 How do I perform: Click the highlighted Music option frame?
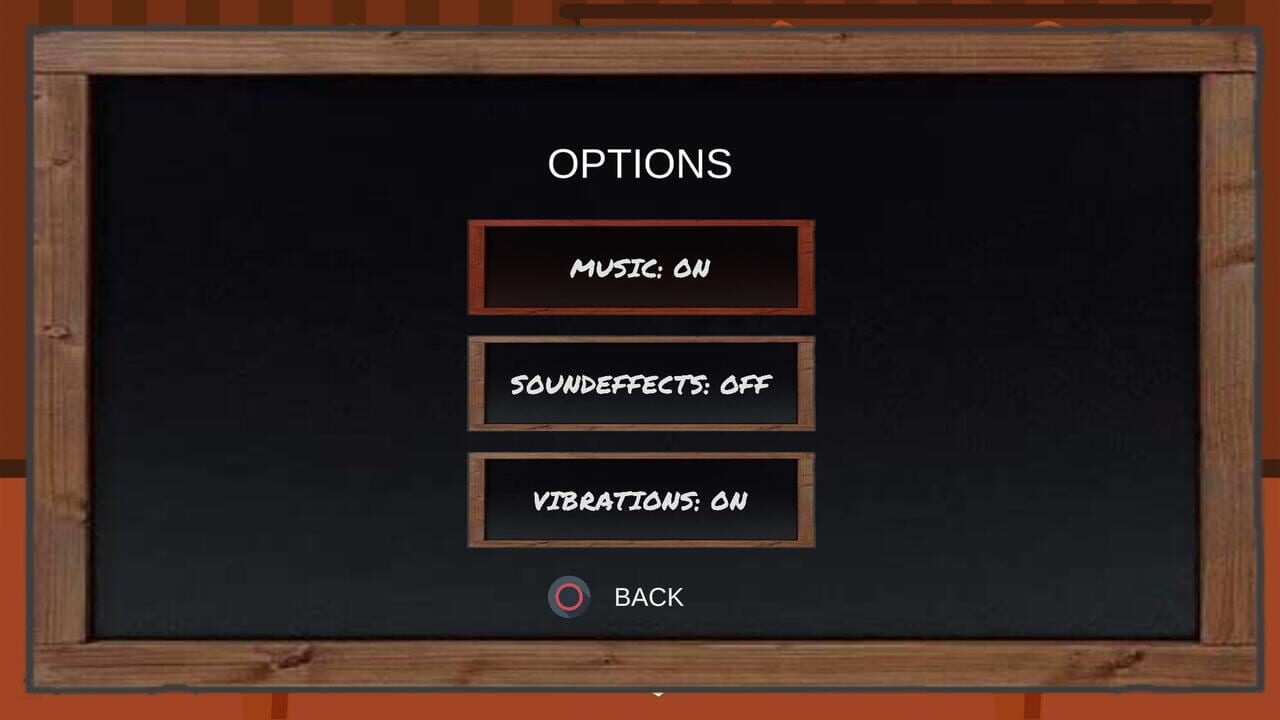click(640, 268)
